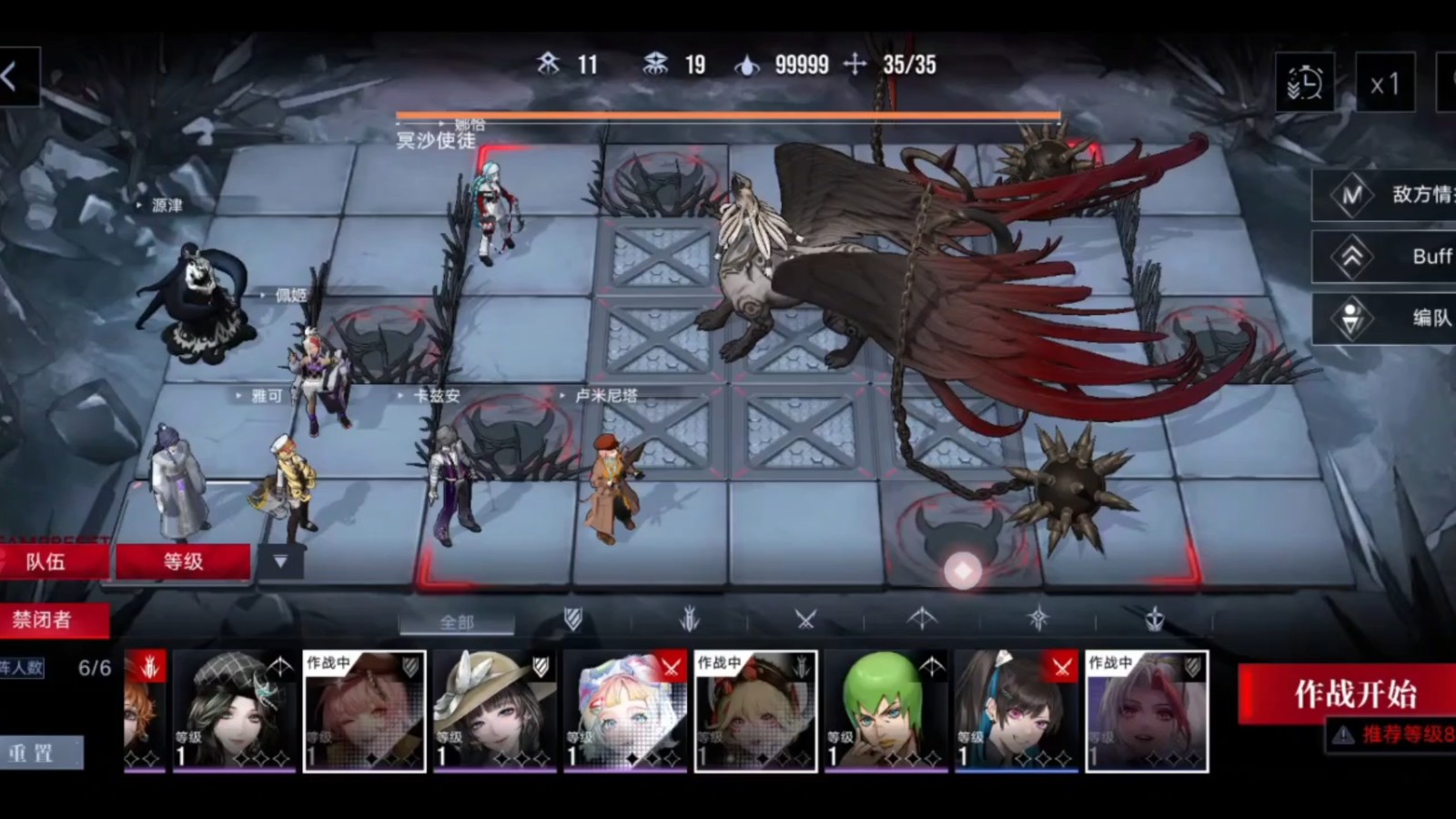Filter roster by the shield class icon
1456x819 pixels.
(x=572, y=621)
